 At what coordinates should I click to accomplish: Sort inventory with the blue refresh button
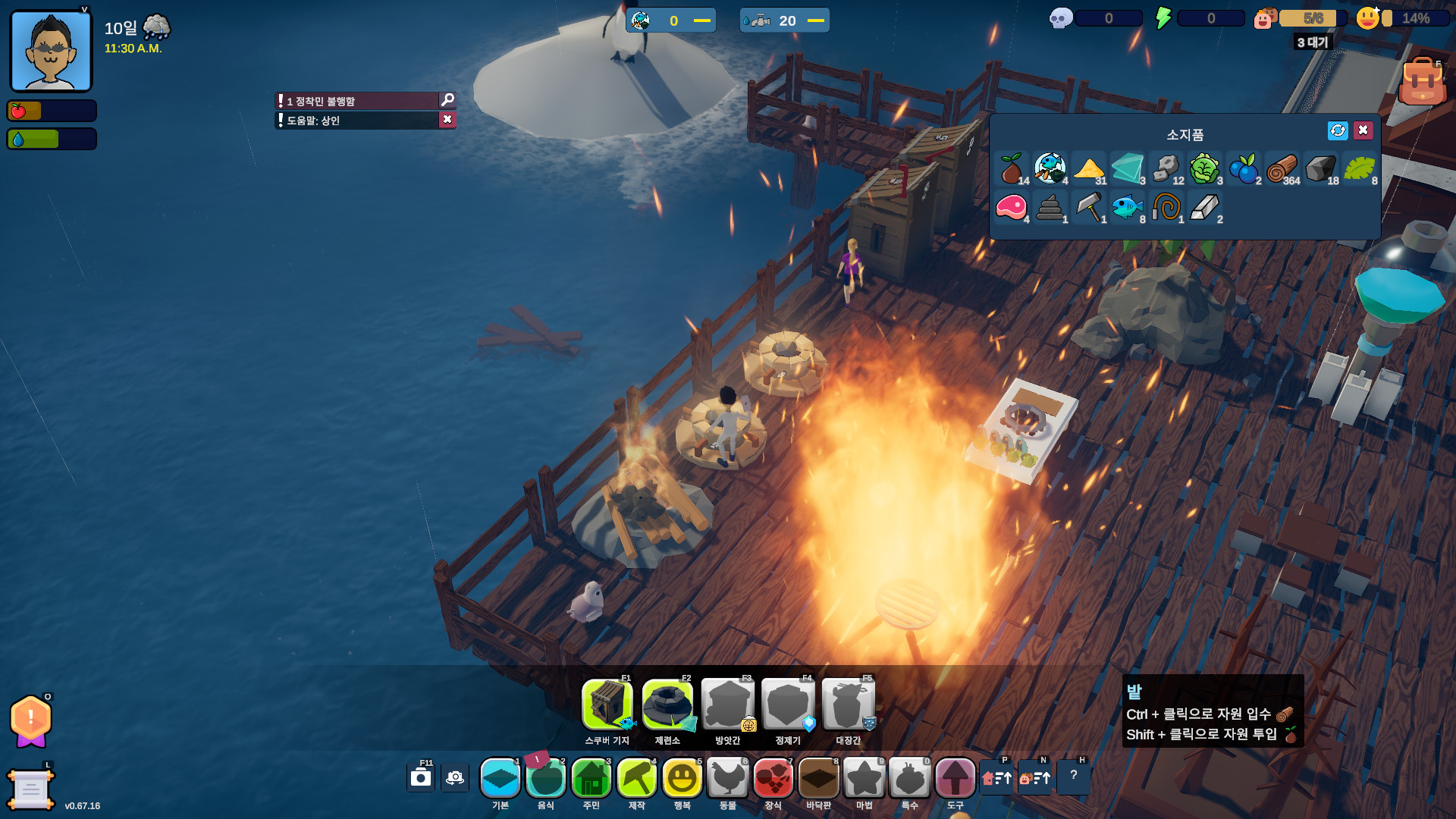tap(1338, 130)
